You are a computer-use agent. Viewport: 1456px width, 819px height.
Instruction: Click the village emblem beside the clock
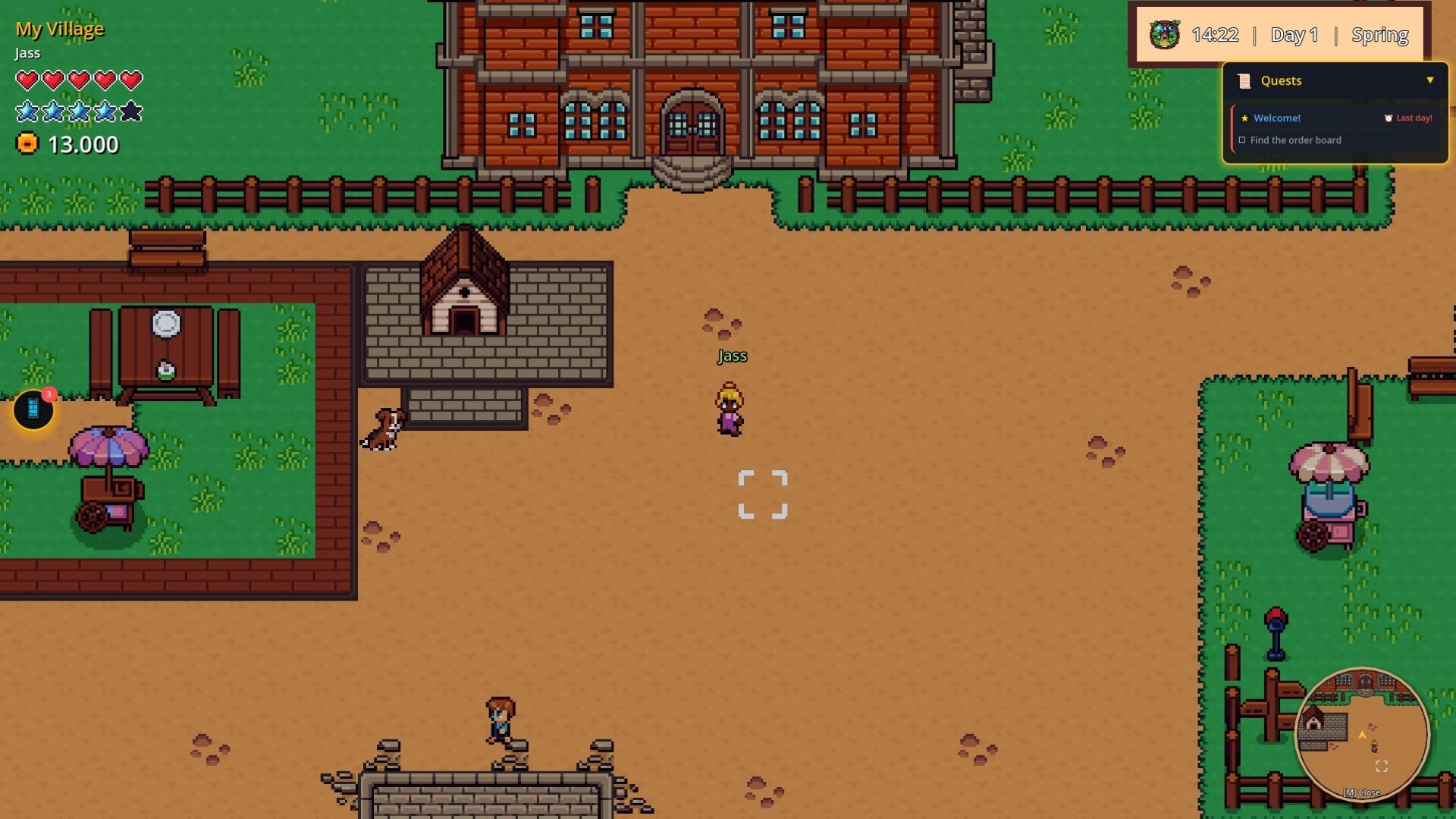point(1165,33)
